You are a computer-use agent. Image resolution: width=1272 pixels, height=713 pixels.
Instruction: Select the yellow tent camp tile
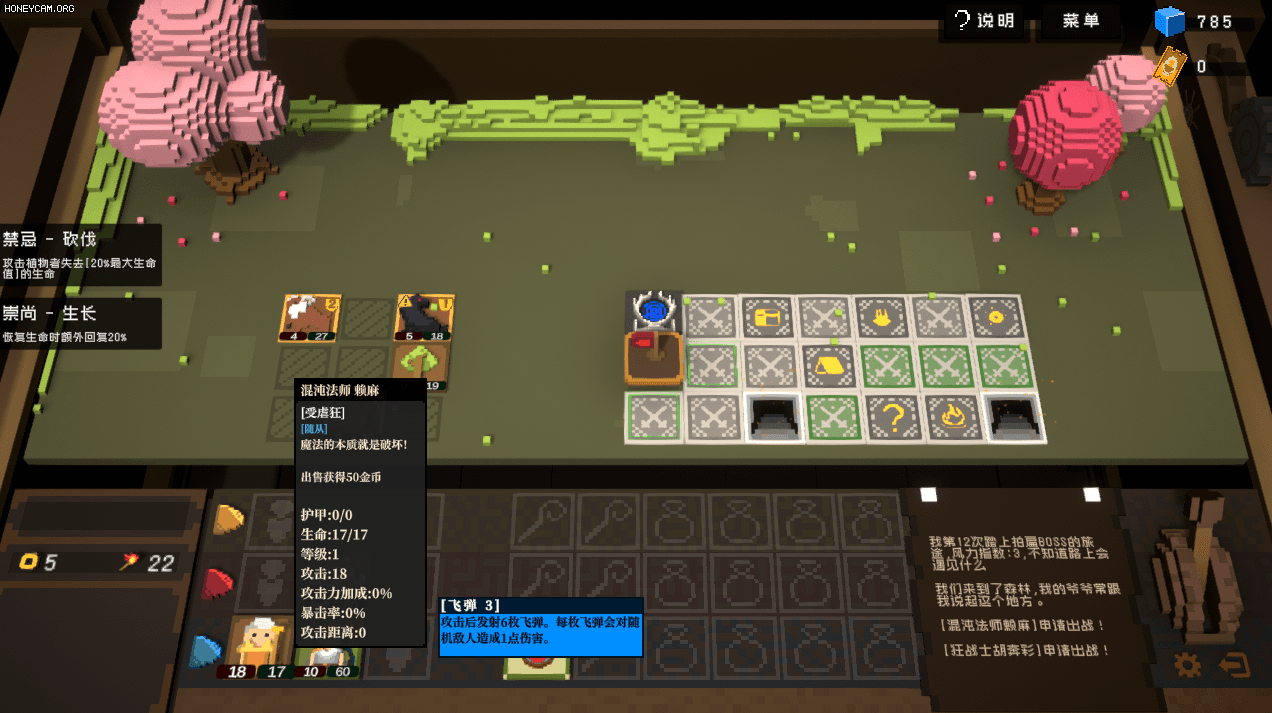(x=828, y=365)
